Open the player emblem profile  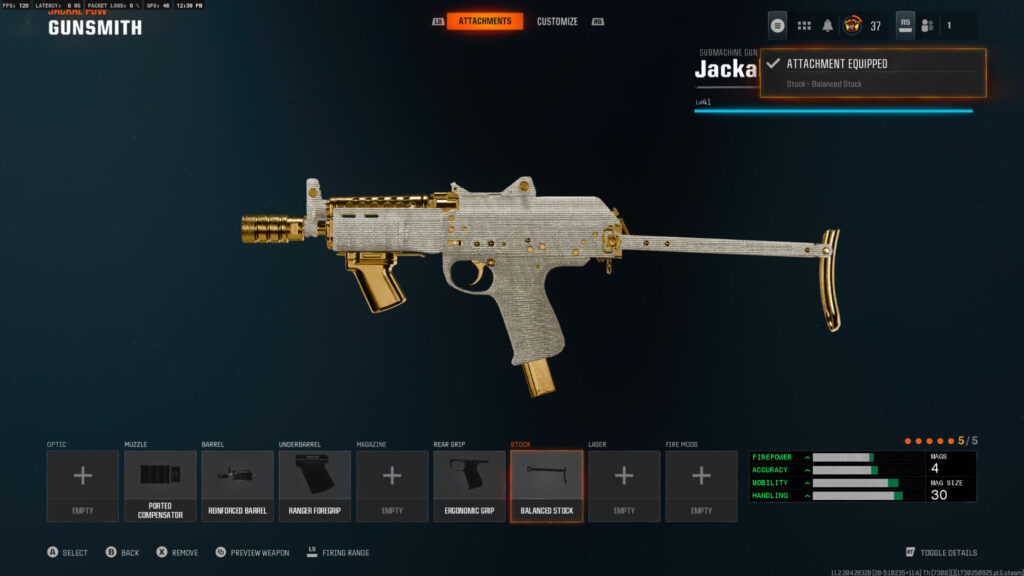853,25
